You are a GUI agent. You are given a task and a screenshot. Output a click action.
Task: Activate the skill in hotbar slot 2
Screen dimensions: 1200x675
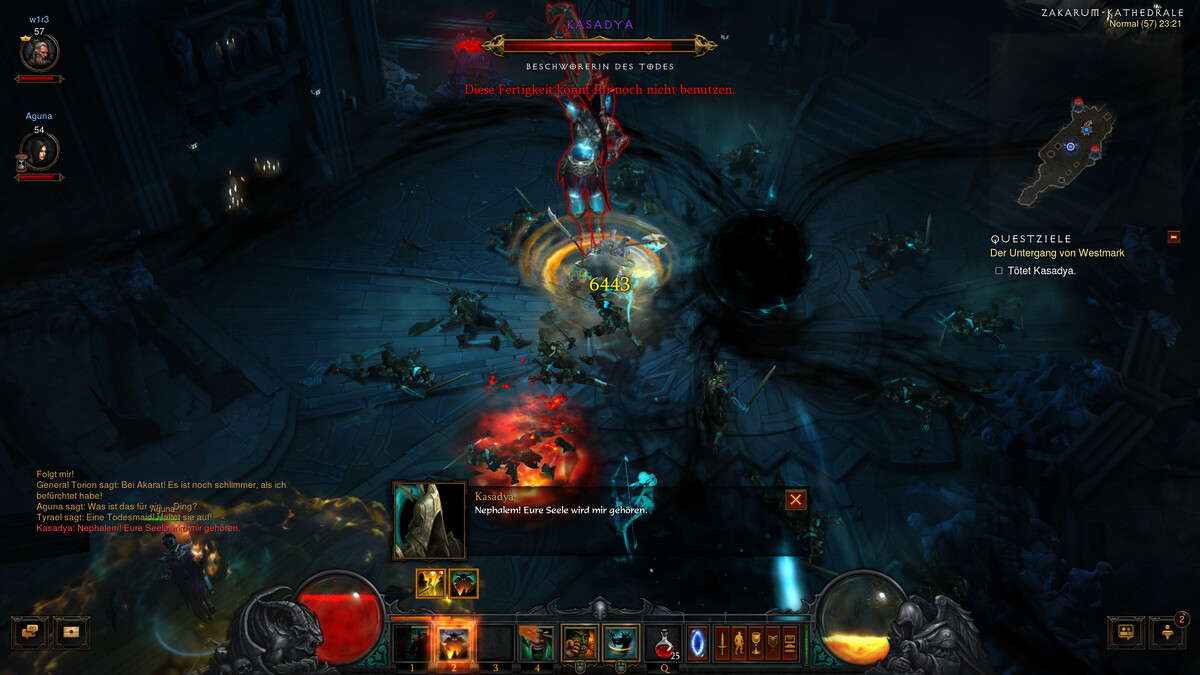coord(453,642)
